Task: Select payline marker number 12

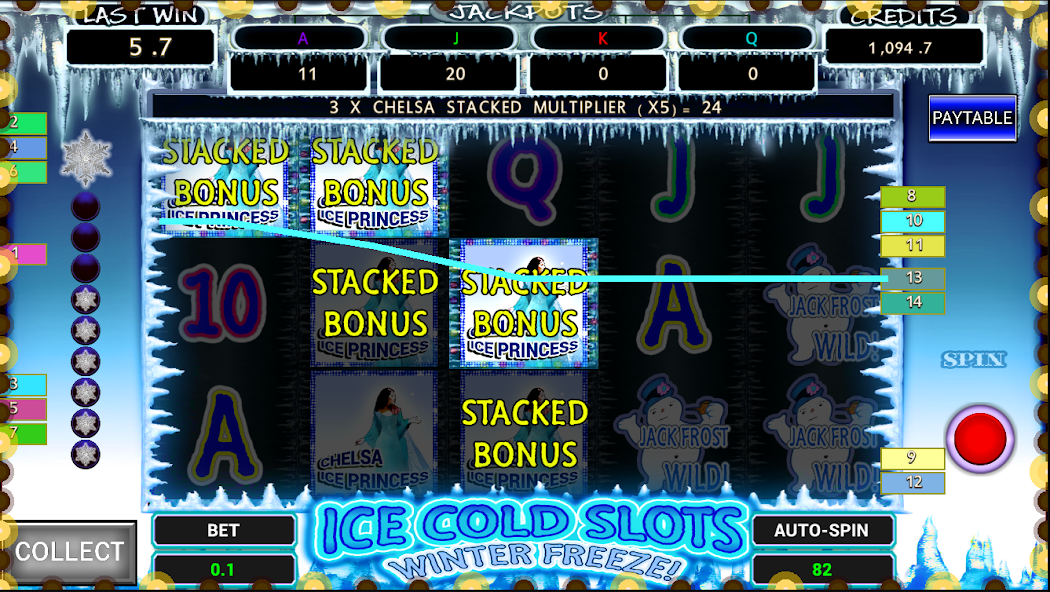Action: pyautogui.click(x=912, y=483)
